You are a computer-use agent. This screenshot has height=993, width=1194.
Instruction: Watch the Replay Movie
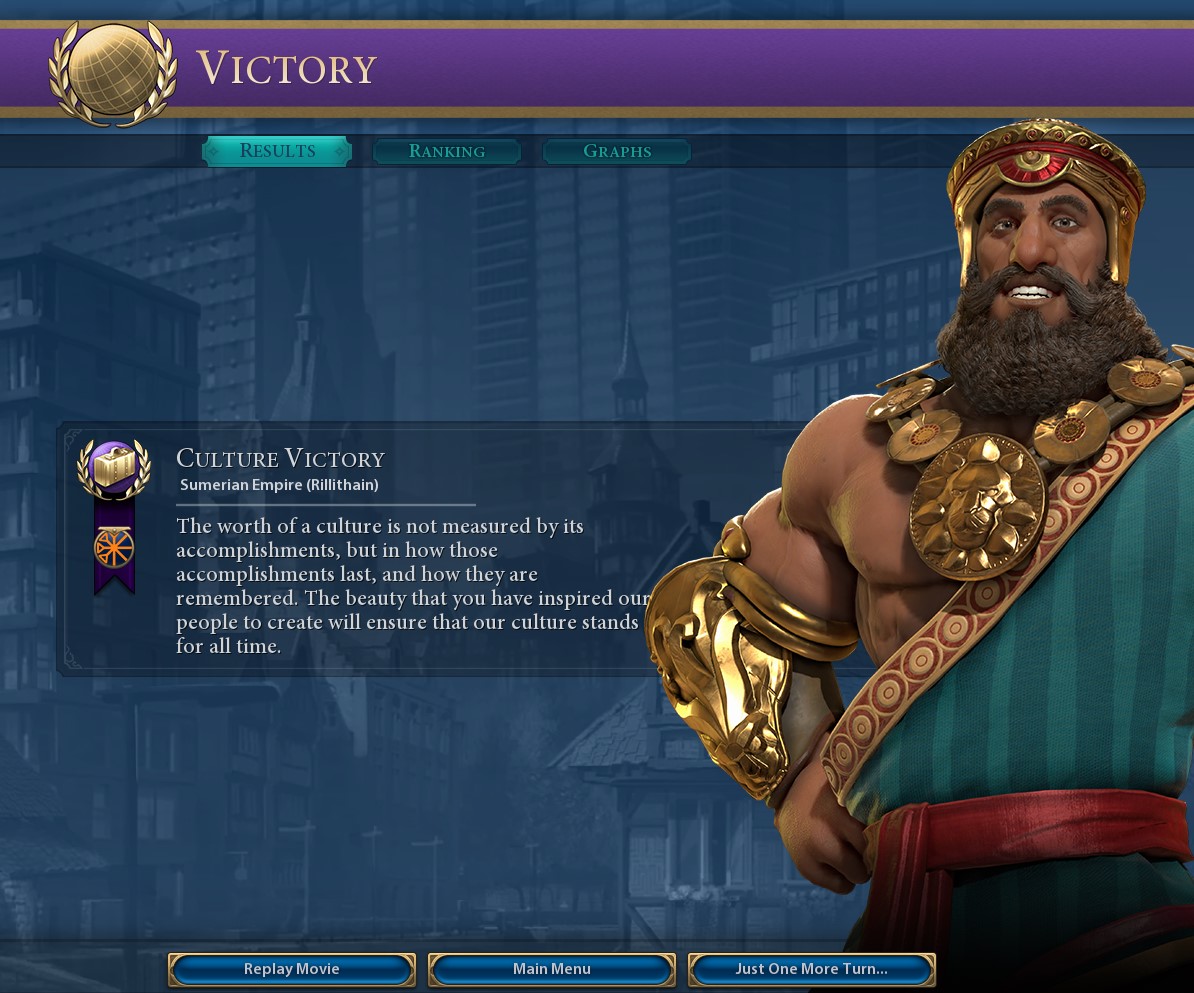point(292,969)
